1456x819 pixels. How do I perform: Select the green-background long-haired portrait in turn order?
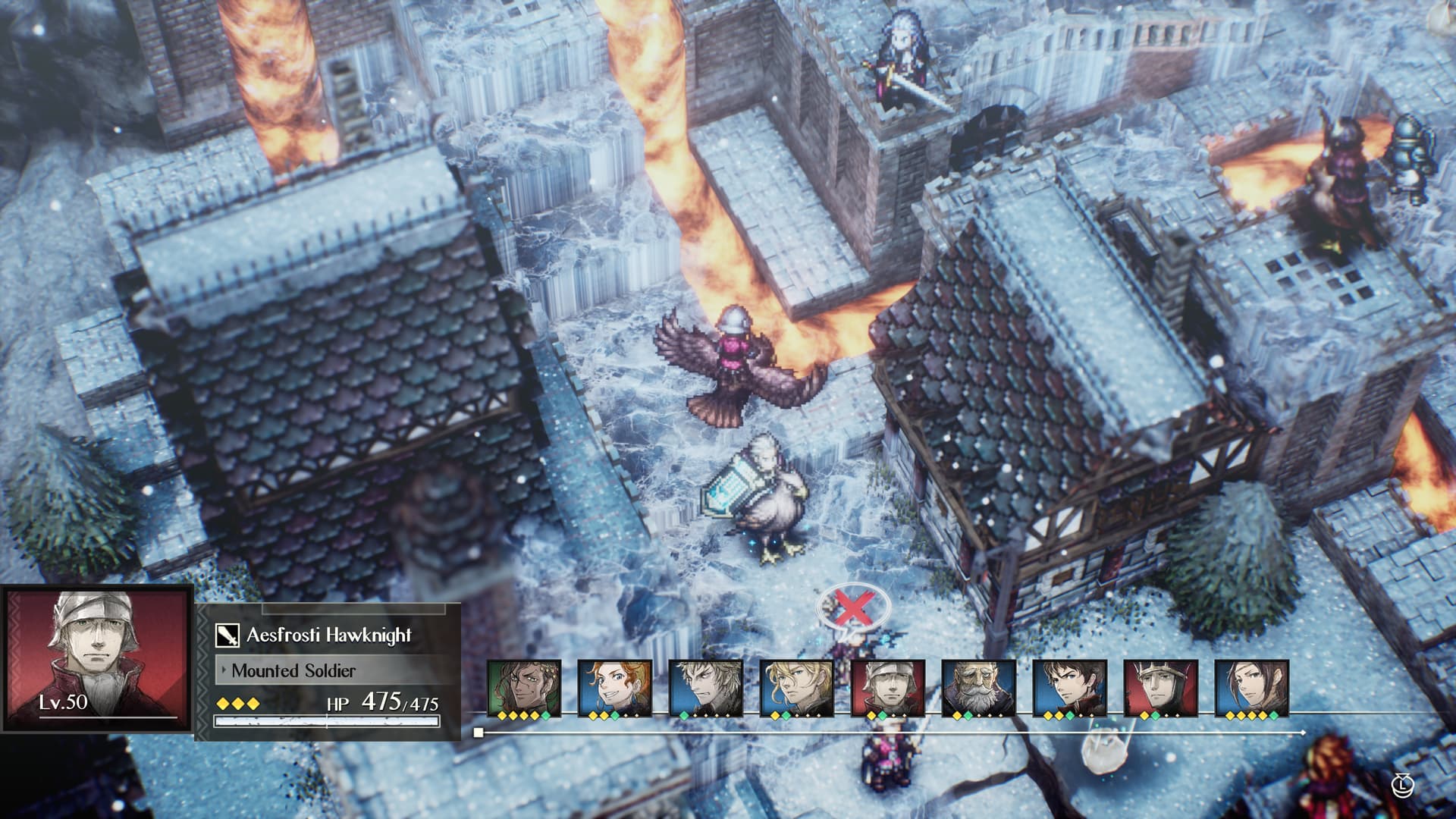click(523, 687)
